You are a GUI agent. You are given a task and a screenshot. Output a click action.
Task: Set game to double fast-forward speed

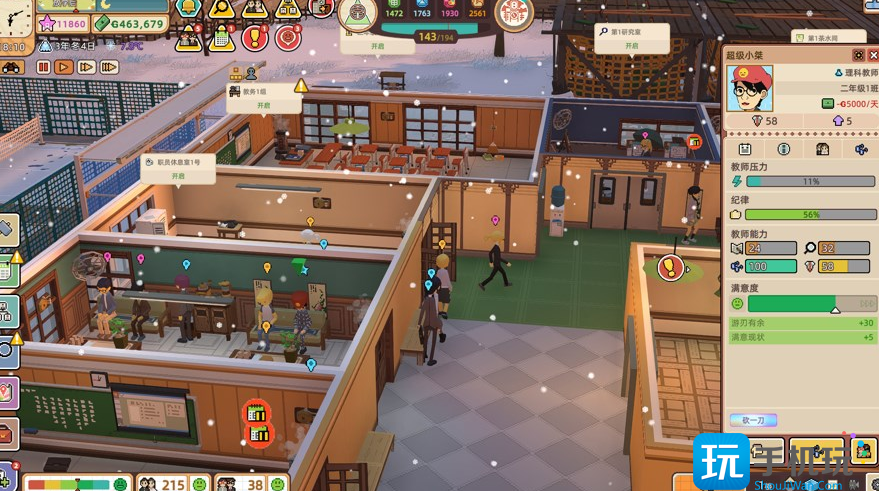[x=86, y=67]
